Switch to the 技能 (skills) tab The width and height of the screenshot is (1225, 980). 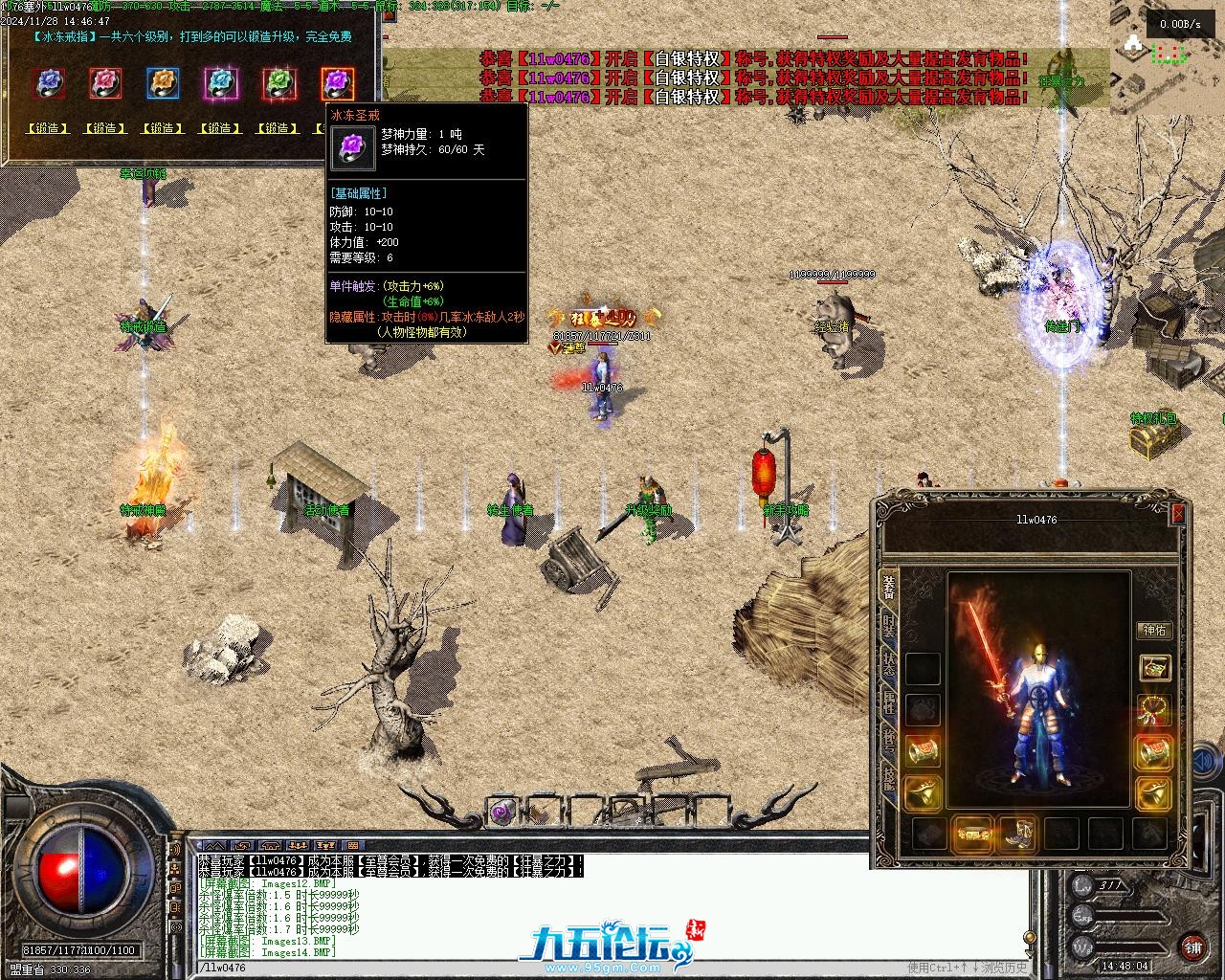point(889,780)
